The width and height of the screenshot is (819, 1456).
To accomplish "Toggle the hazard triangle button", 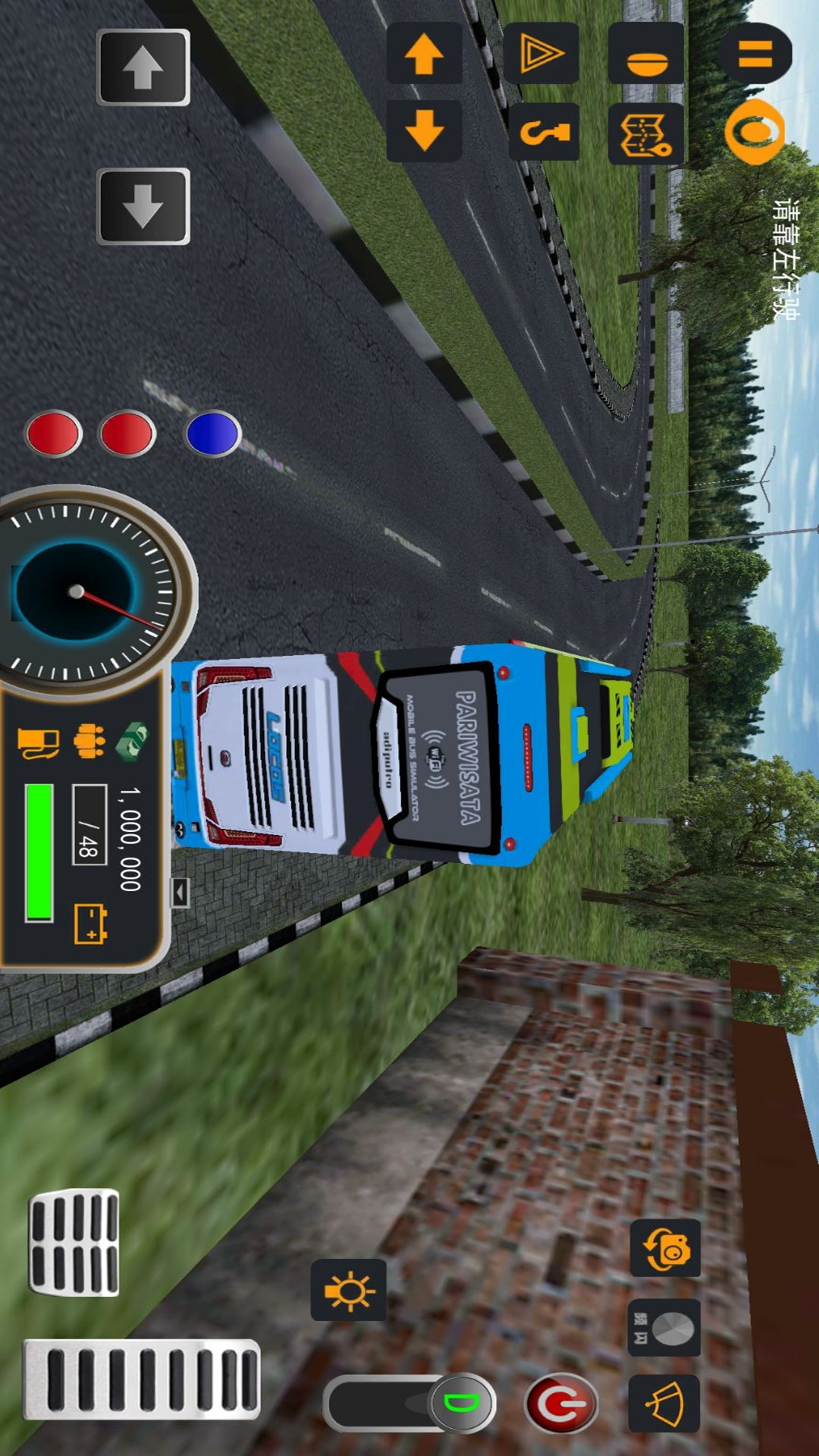I will pyautogui.click(x=541, y=53).
